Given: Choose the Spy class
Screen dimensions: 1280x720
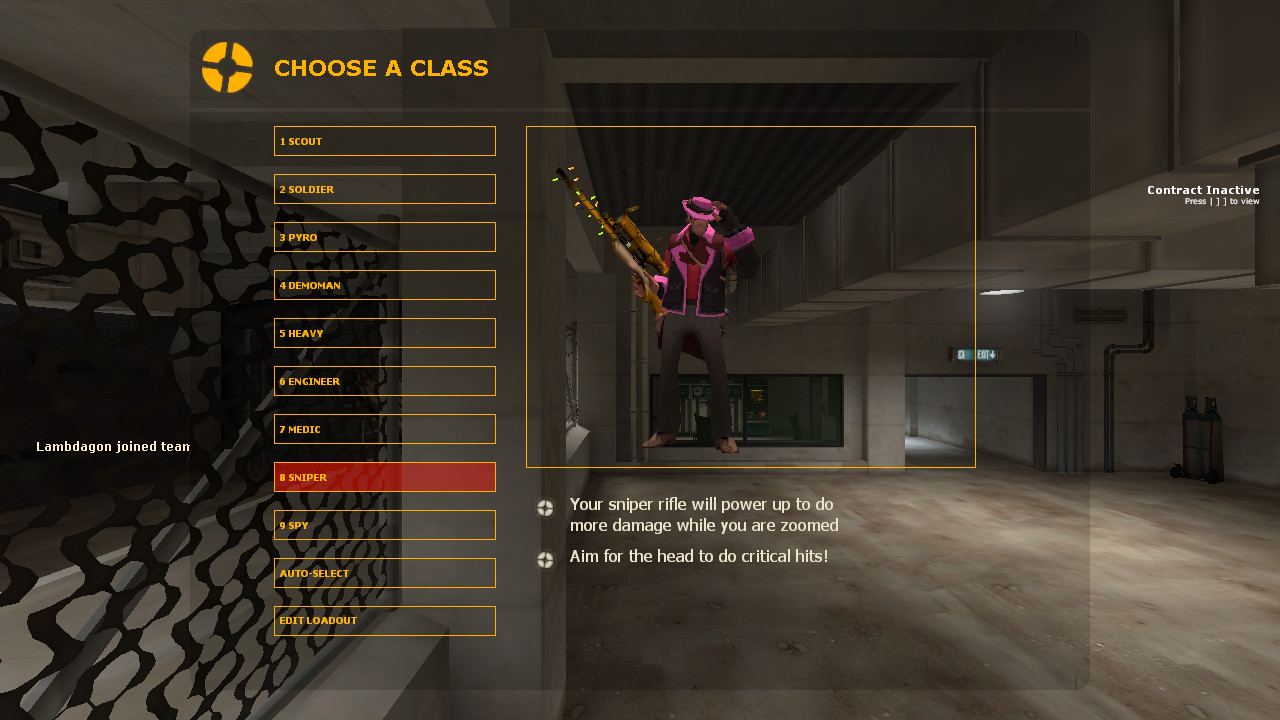Looking at the screenshot, I should 384,524.
